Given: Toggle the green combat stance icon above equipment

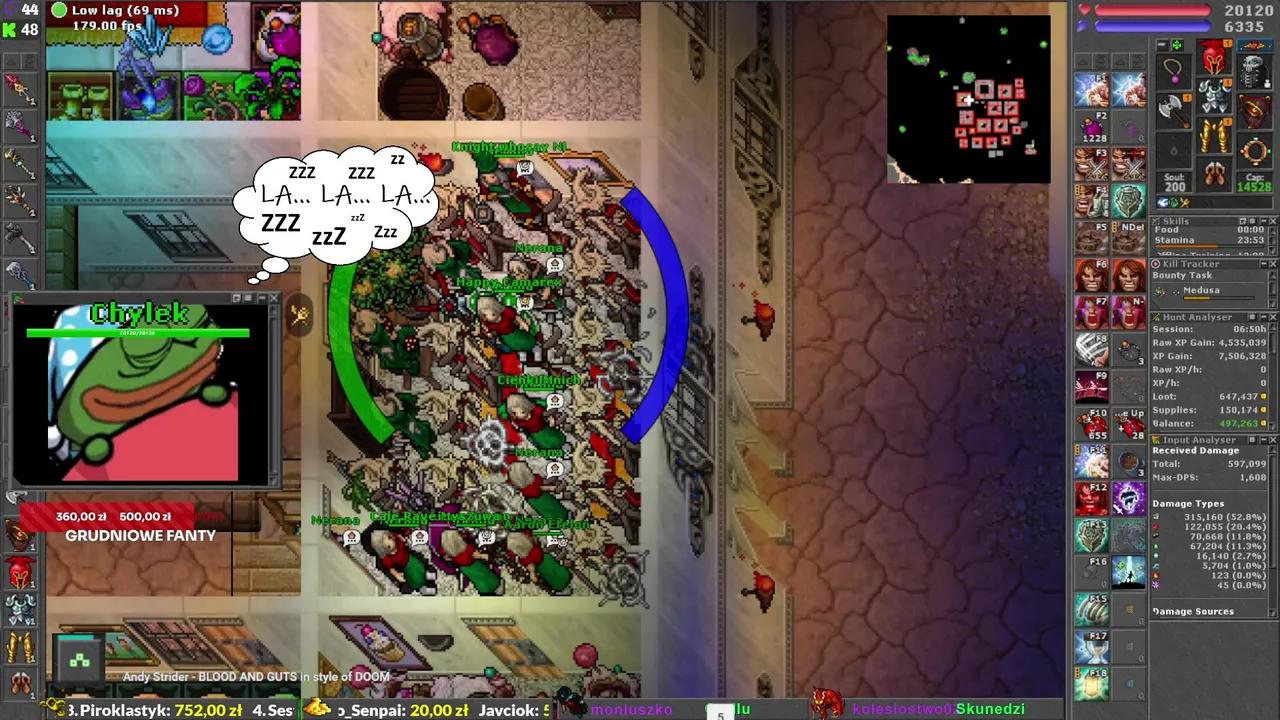Looking at the screenshot, I should [x=1176, y=44].
